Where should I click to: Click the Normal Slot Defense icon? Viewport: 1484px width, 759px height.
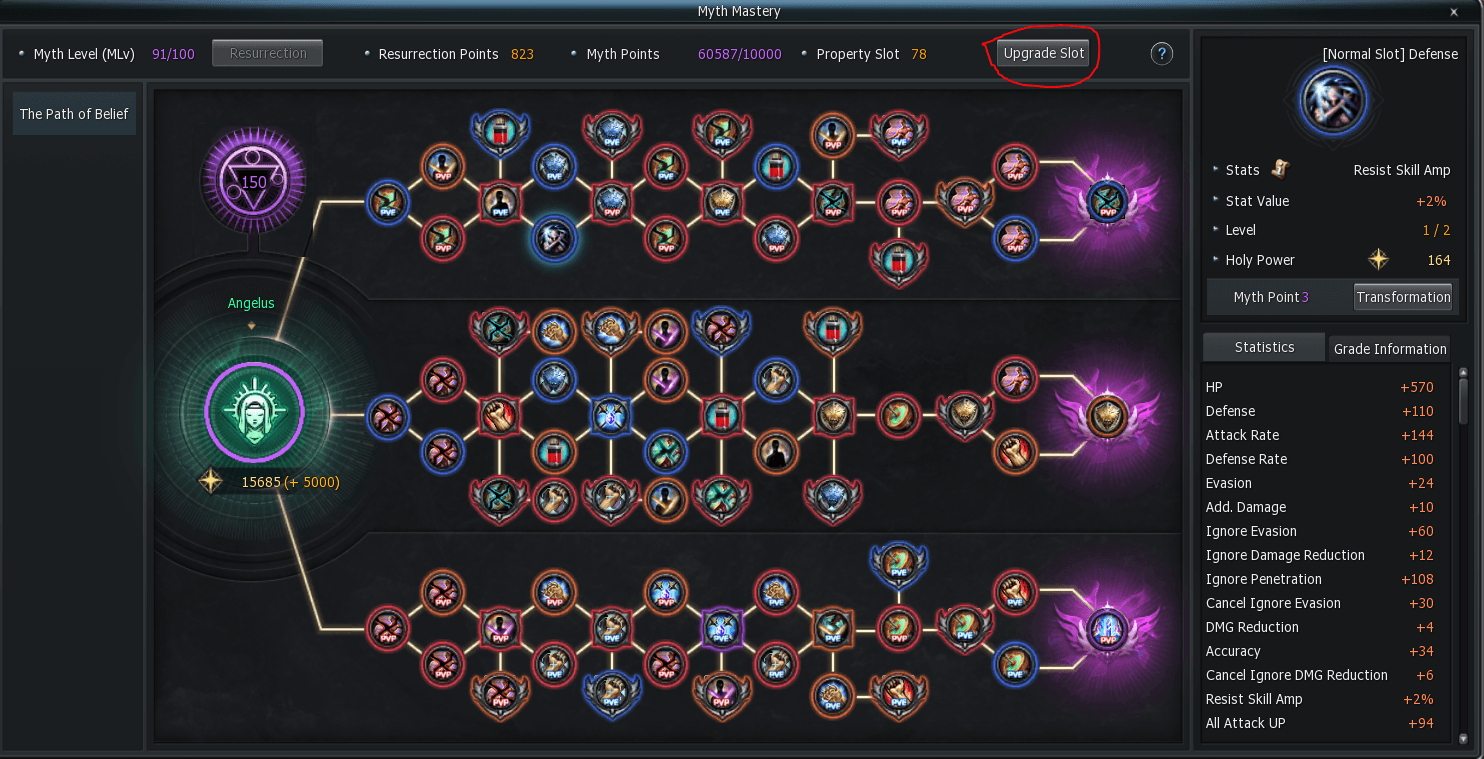click(x=1334, y=101)
